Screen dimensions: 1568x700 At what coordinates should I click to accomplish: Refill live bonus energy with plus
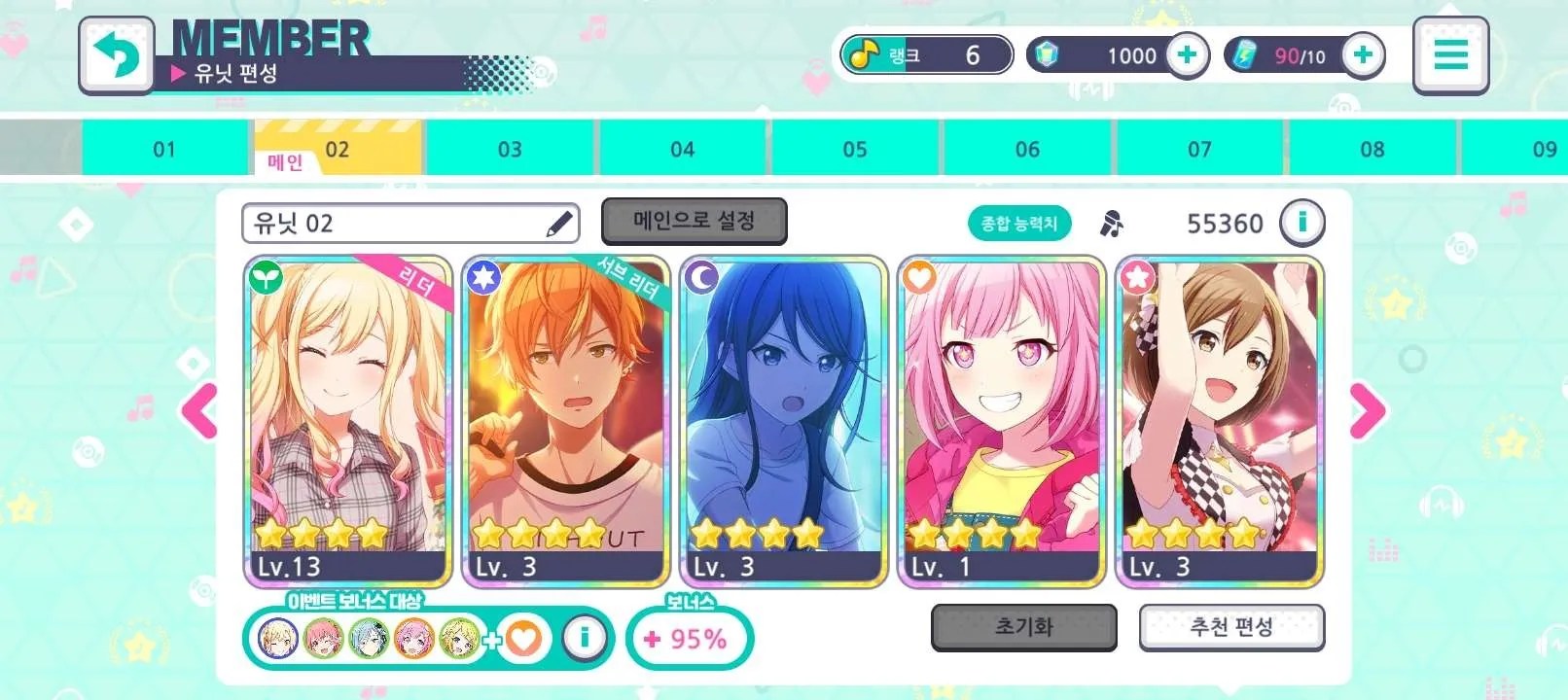tap(1363, 55)
